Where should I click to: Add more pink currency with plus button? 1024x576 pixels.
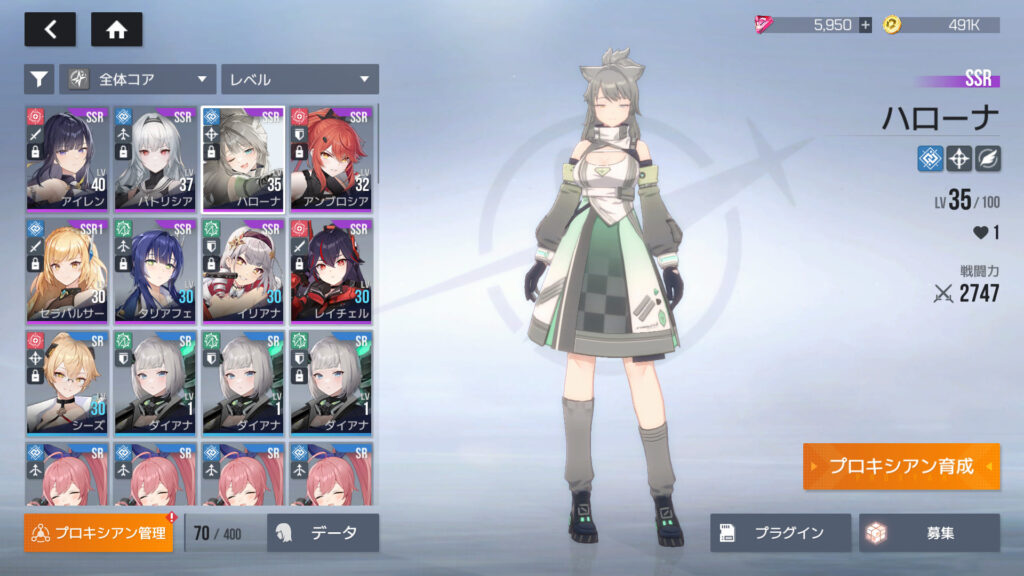click(x=865, y=25)
